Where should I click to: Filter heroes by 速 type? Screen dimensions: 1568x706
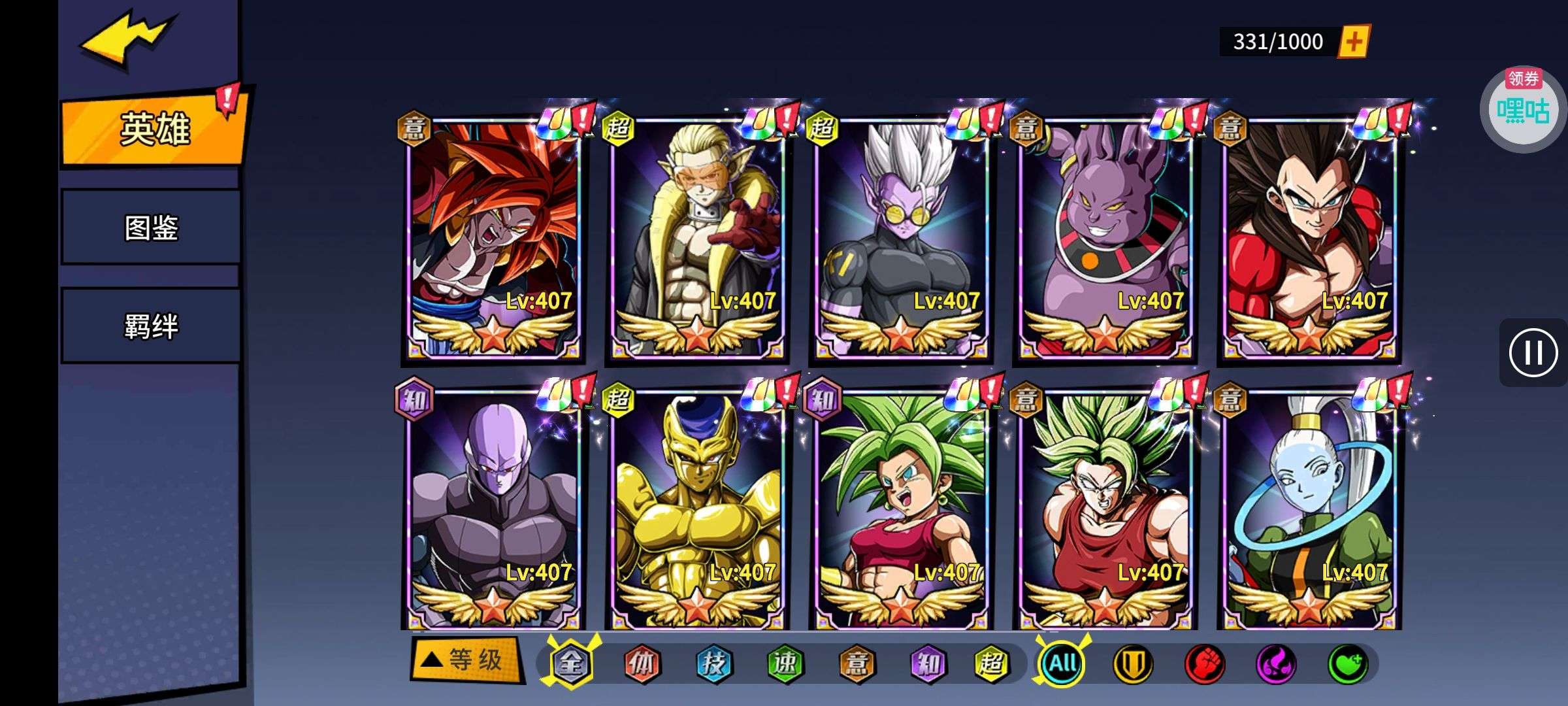pyautogui.click(x=784, y=664)
